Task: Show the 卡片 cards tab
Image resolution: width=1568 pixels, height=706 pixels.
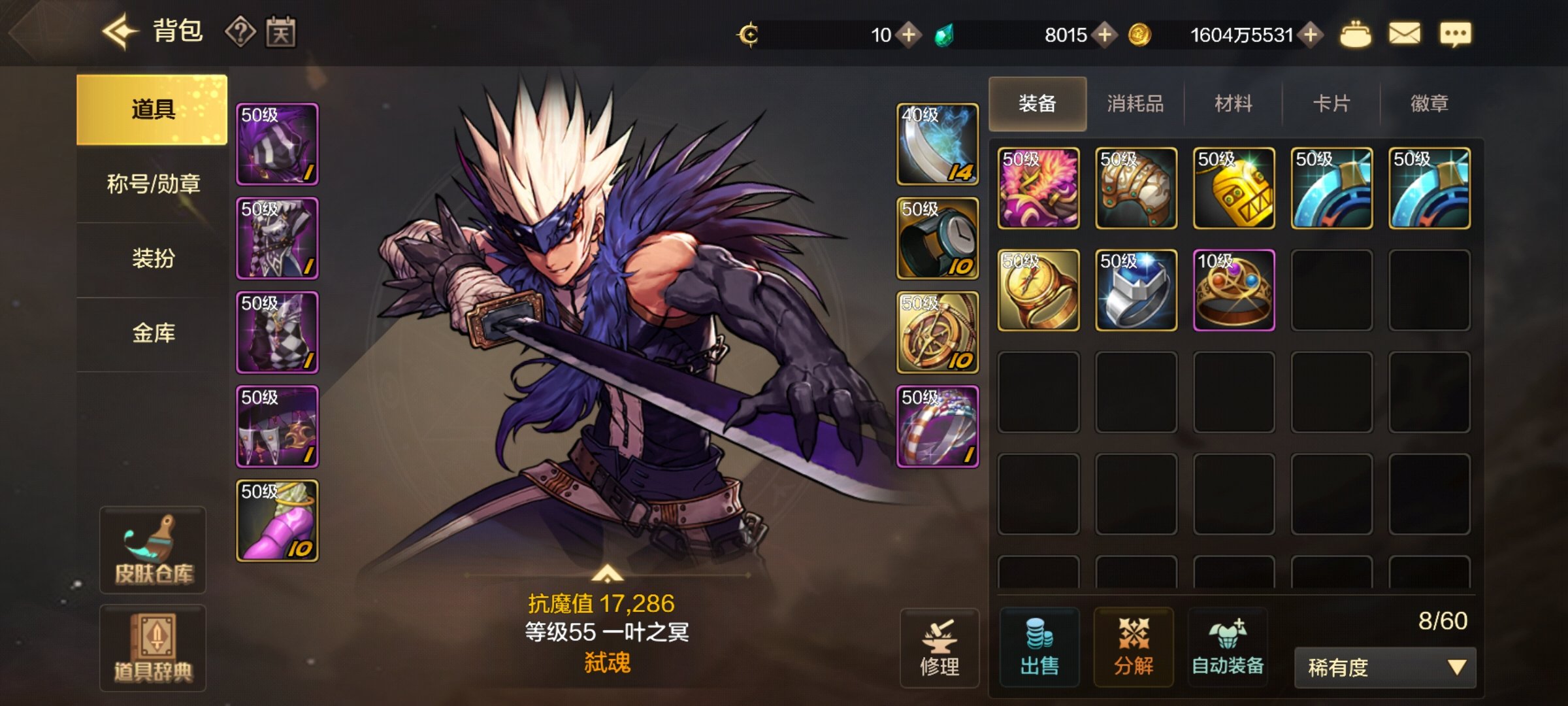Action: coord(1331,103)
